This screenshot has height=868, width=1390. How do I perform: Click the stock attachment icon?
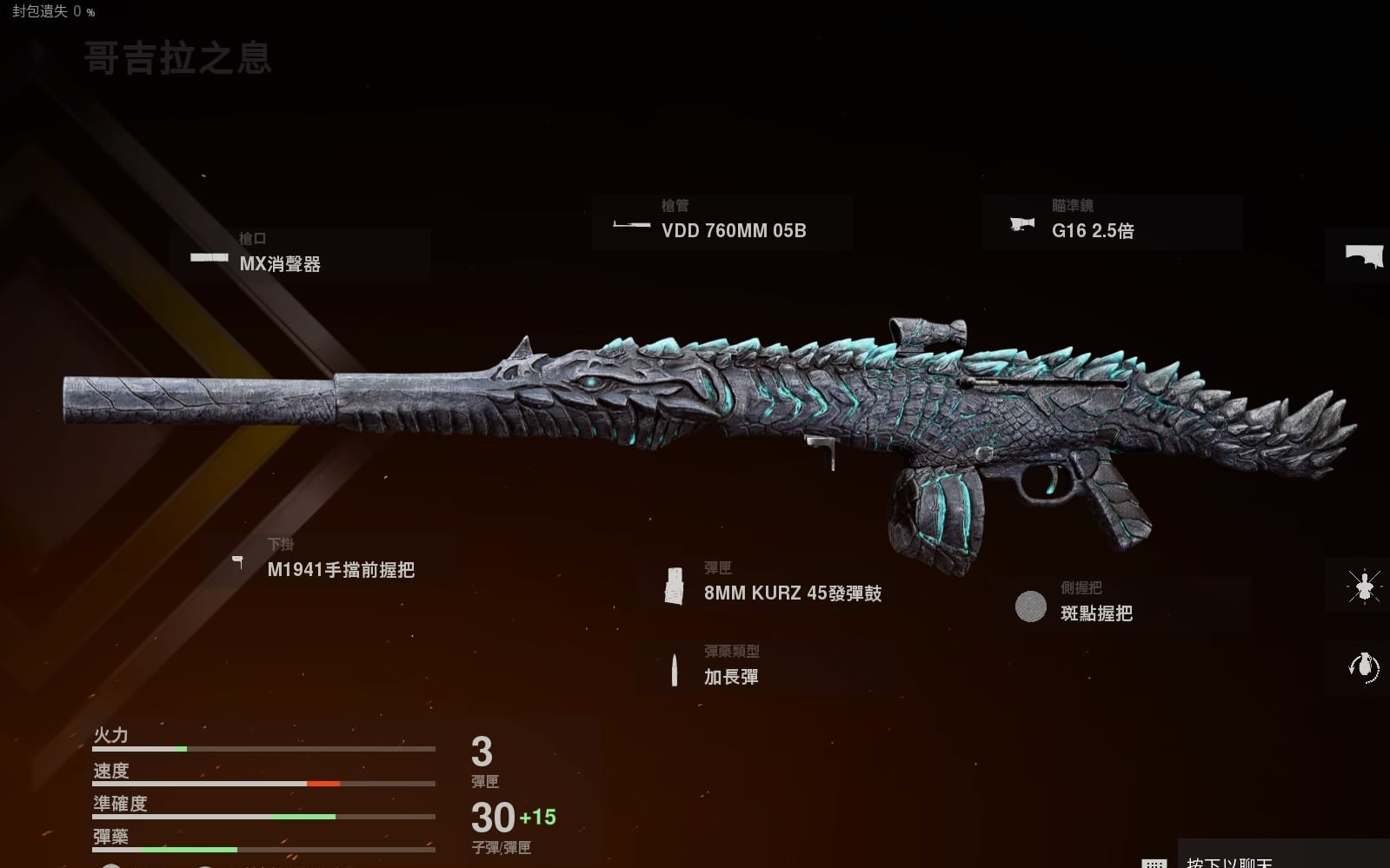point(1362,256)
